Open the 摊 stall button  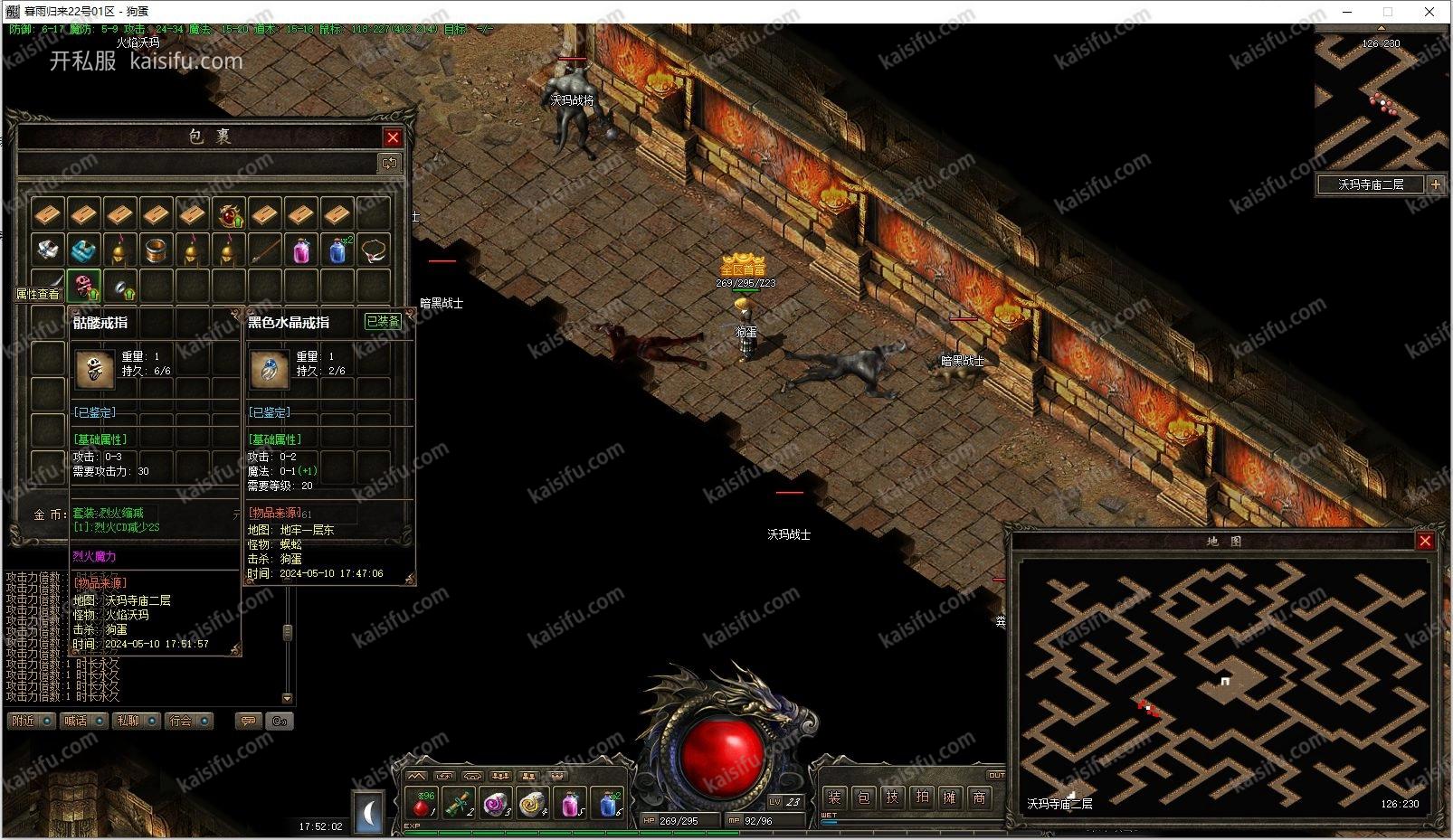(x=950, y=798)
